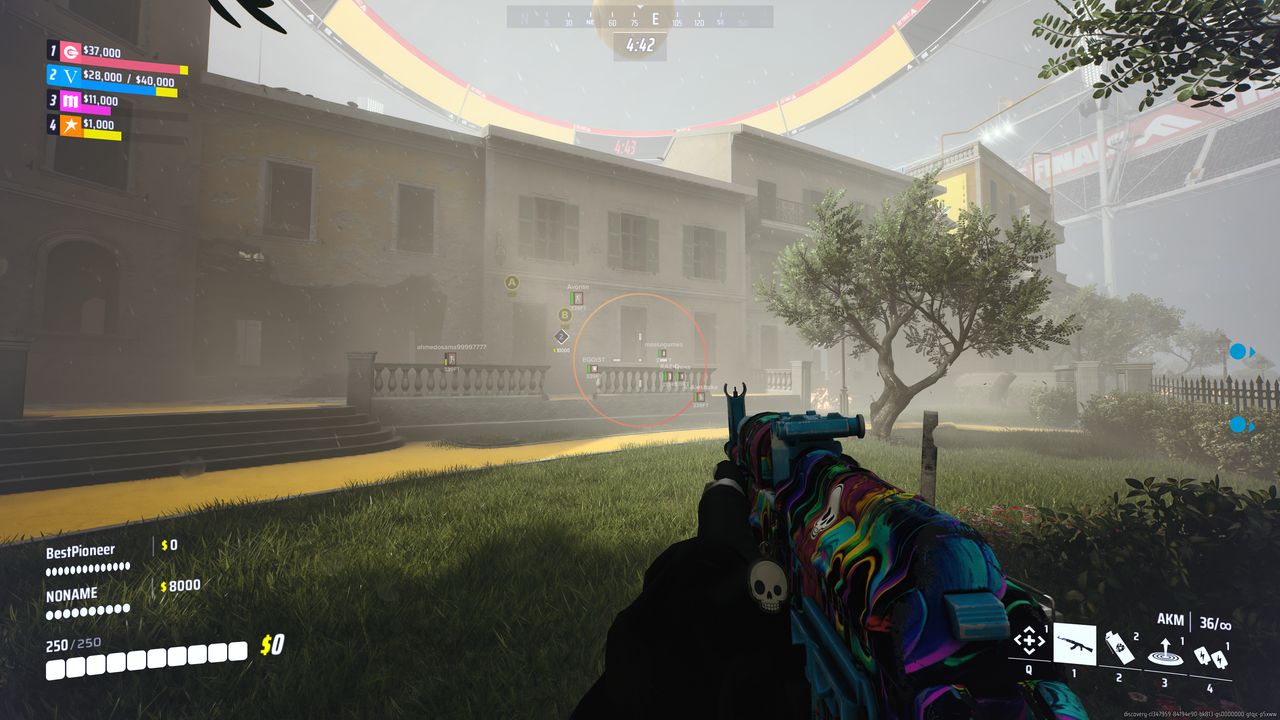Click the yellow B objective marker
The height and width of the screenshot is (720, 1280).
[x=564, y=315]
